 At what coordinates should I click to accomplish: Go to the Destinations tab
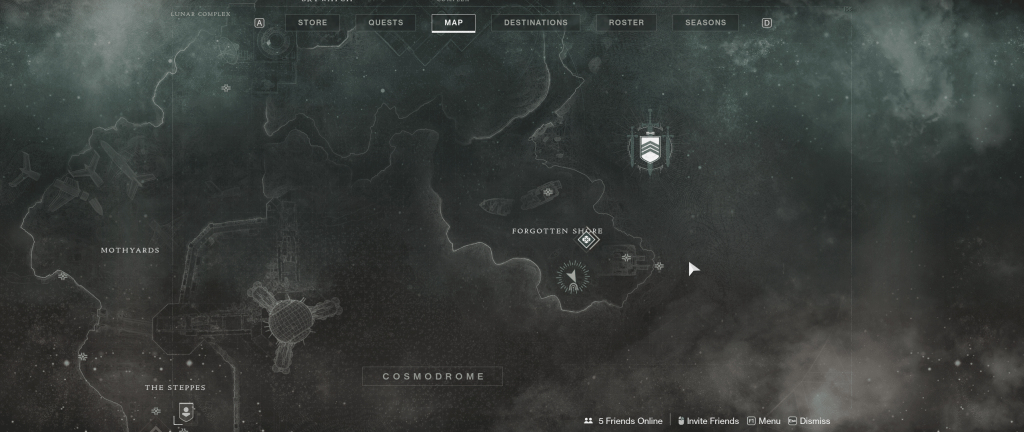(535, 22)
